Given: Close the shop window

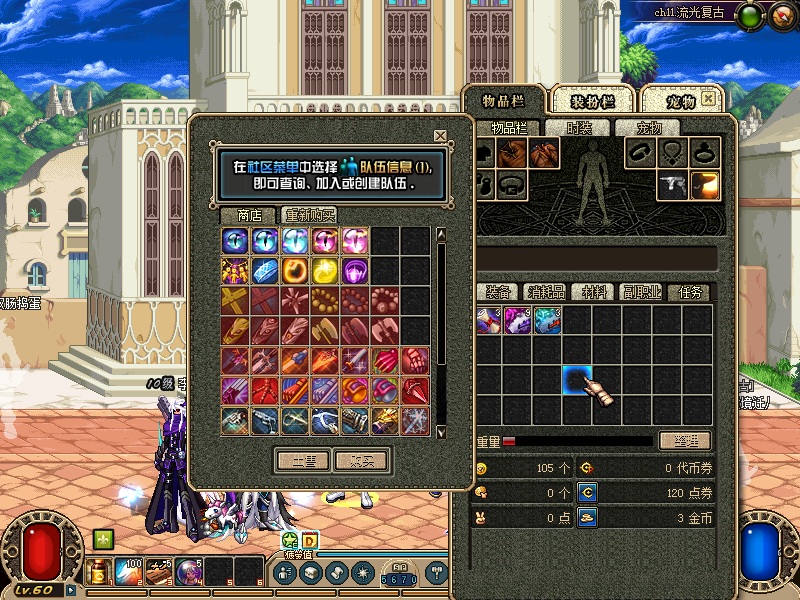Looking at the screenshot, I should pos(440,136).
